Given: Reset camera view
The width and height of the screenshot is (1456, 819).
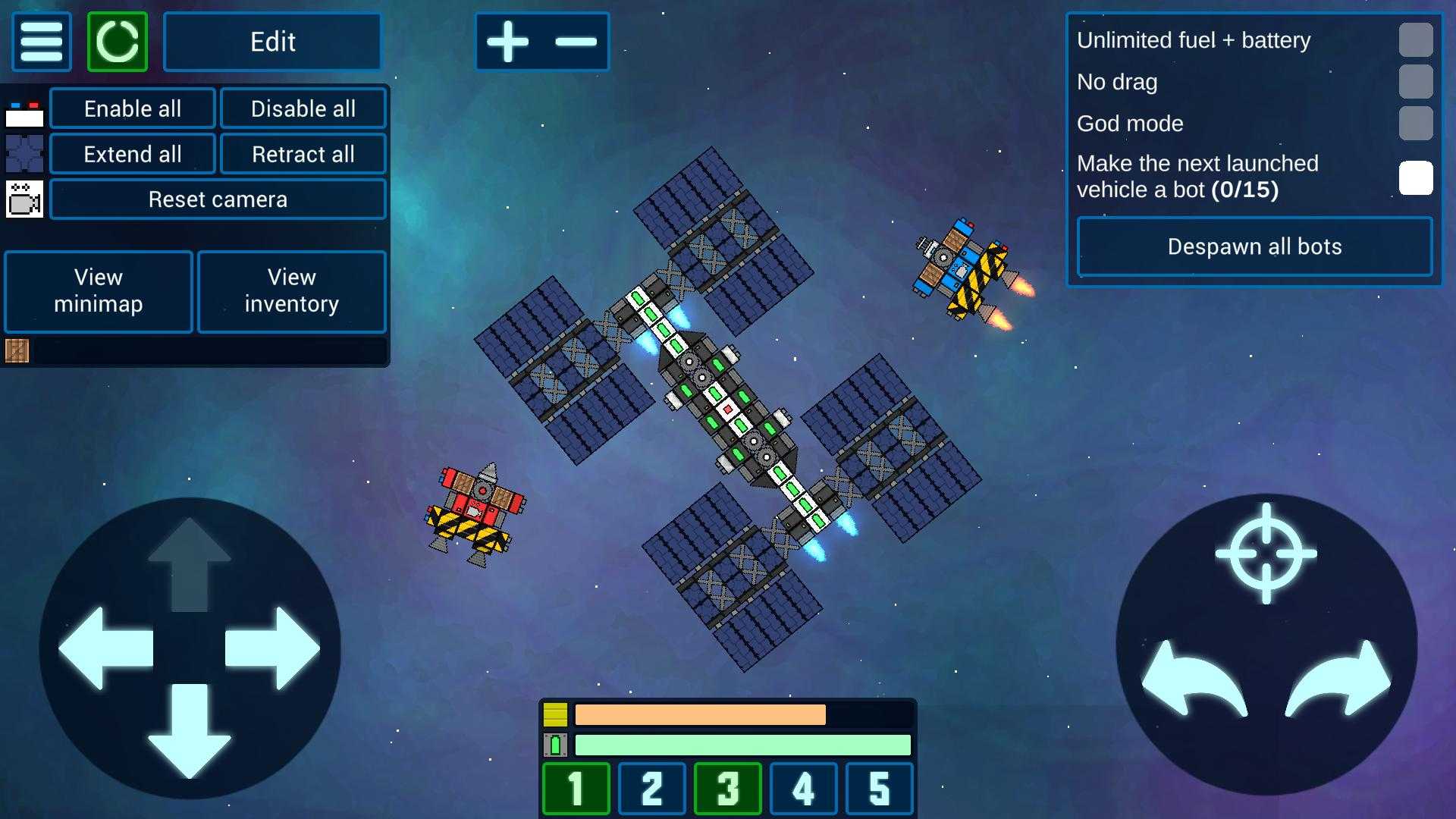Looking at the screenshot, I should [x=218, y=199].
